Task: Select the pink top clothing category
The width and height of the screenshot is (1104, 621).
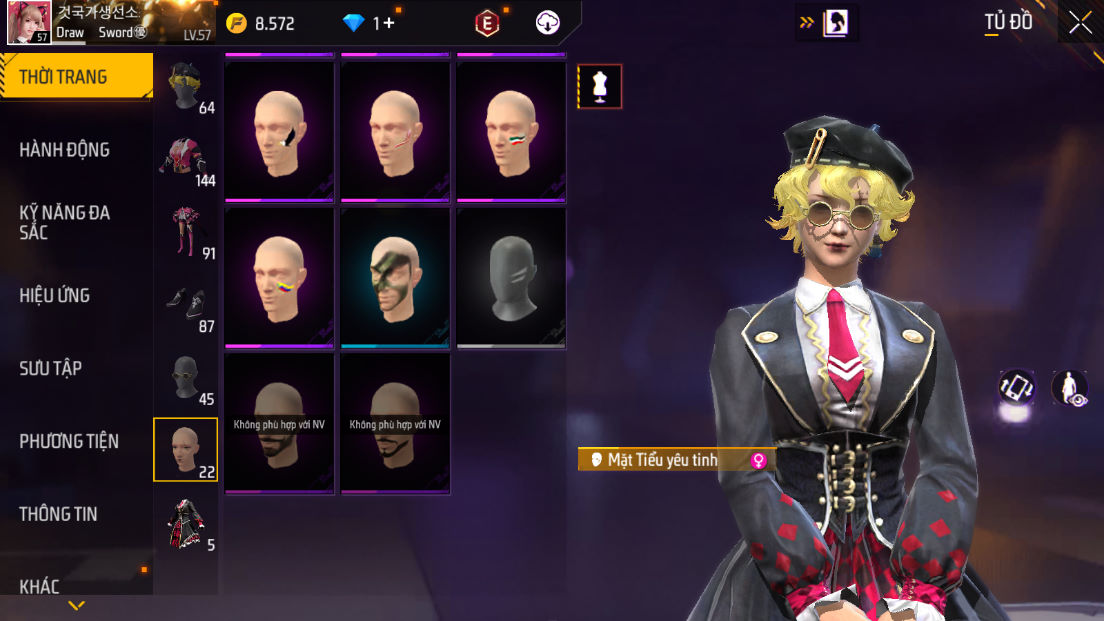Action: 185,161
